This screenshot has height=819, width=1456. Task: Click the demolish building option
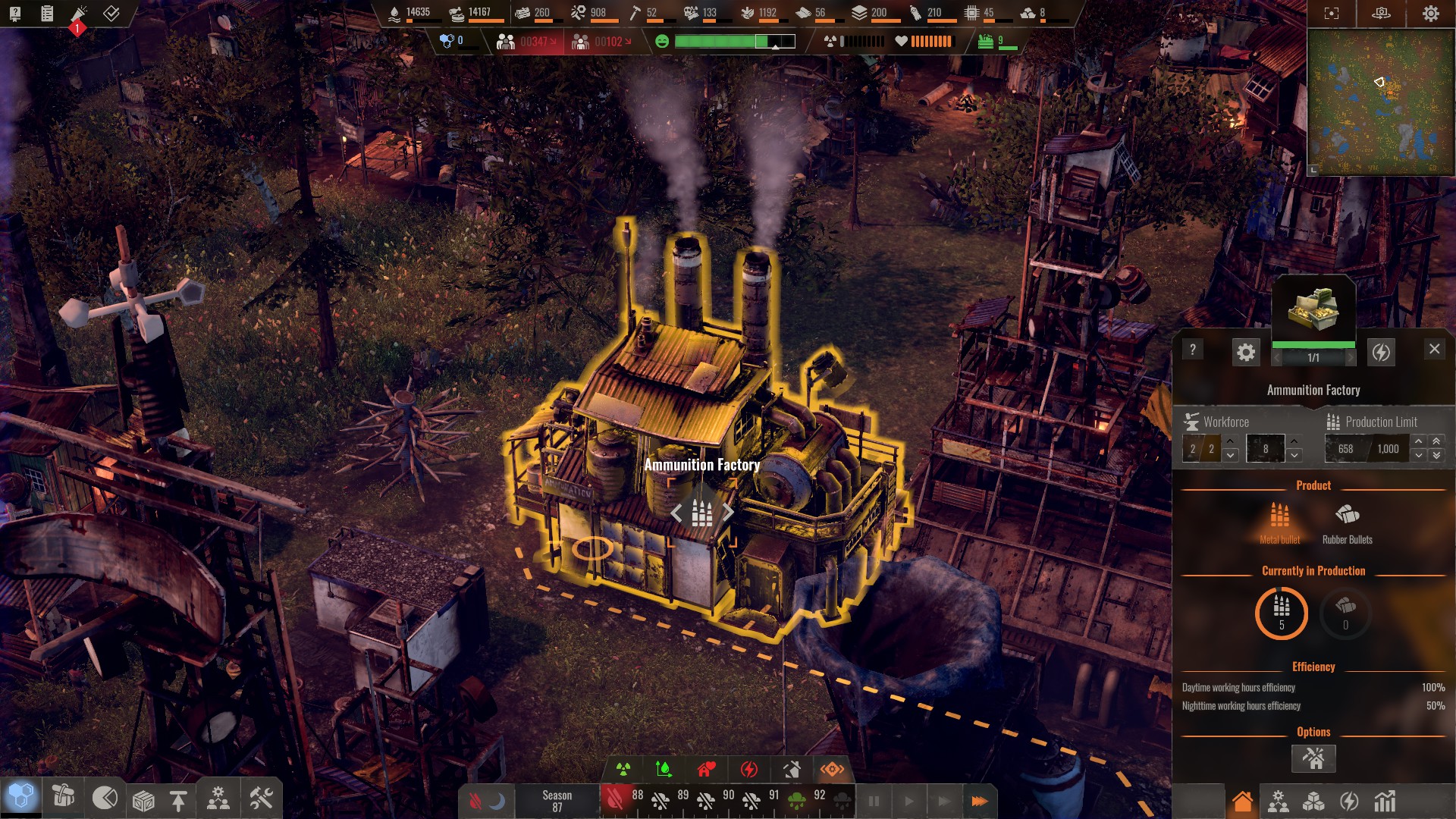tap(1313, 758)
